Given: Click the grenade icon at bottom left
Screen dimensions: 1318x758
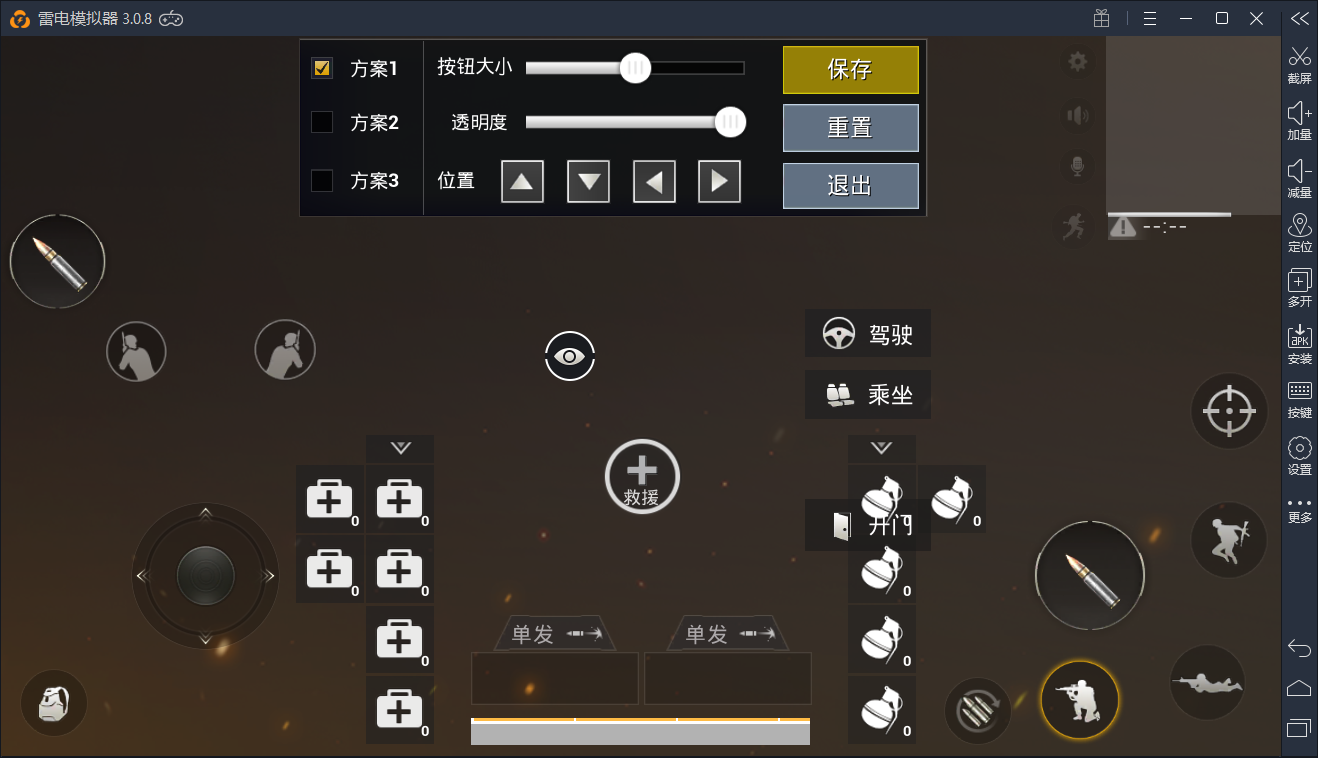Looking at the screenshot, I should [x=53, y=702].
